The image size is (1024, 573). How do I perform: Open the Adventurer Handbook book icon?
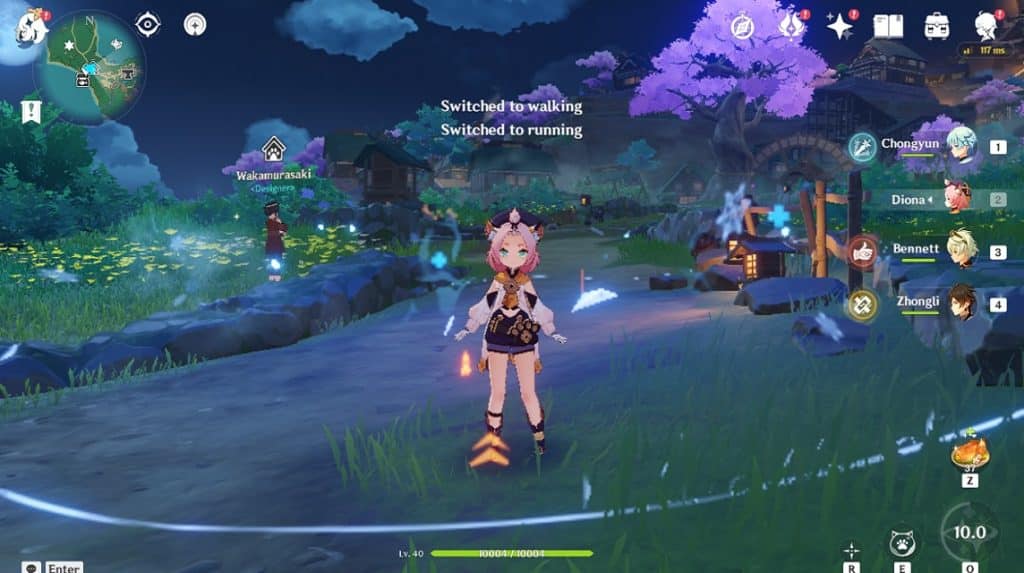click(888, 27)
